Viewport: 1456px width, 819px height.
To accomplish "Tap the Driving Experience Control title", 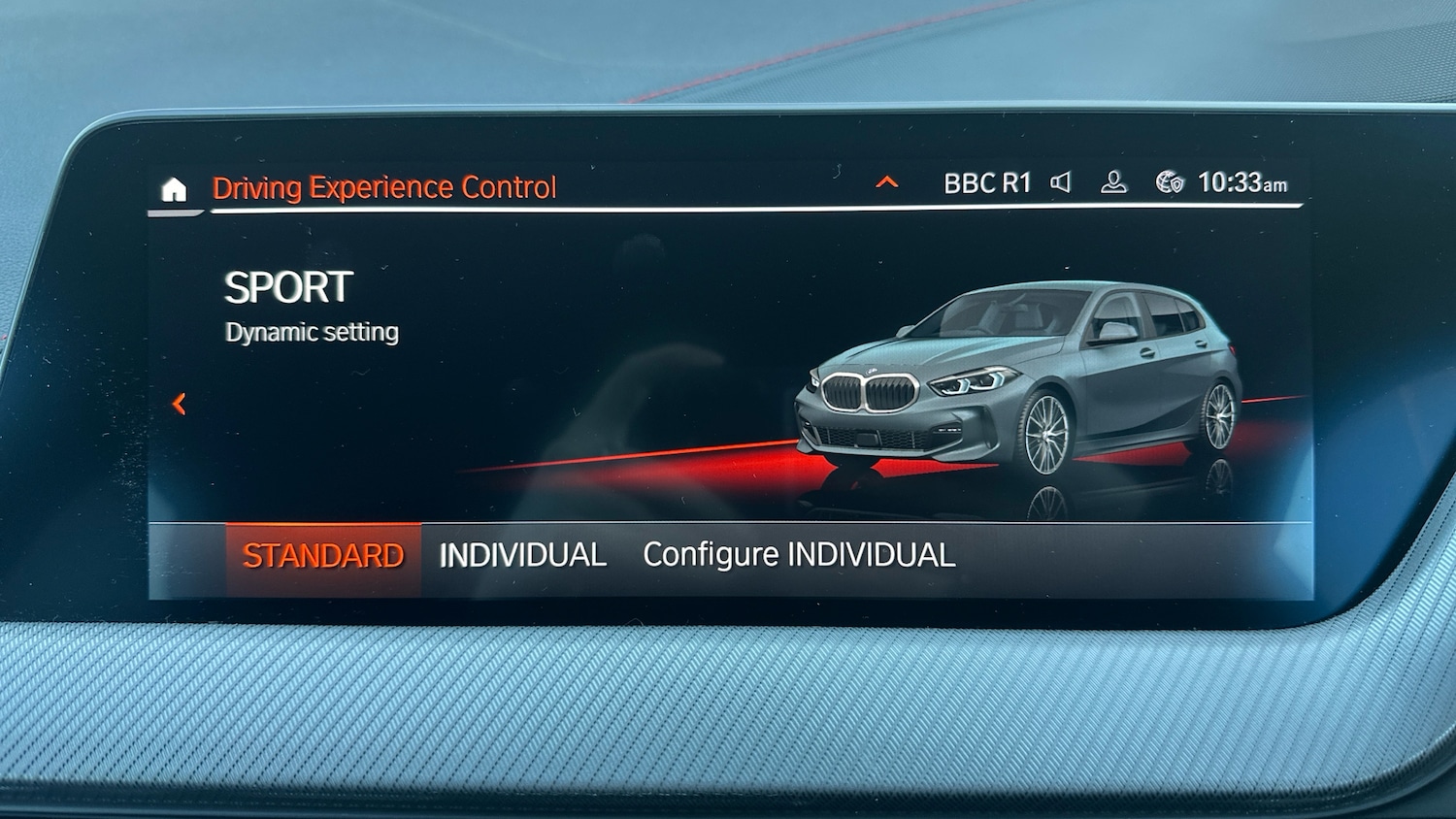I will pyautogui.click(x=384, y=186).
